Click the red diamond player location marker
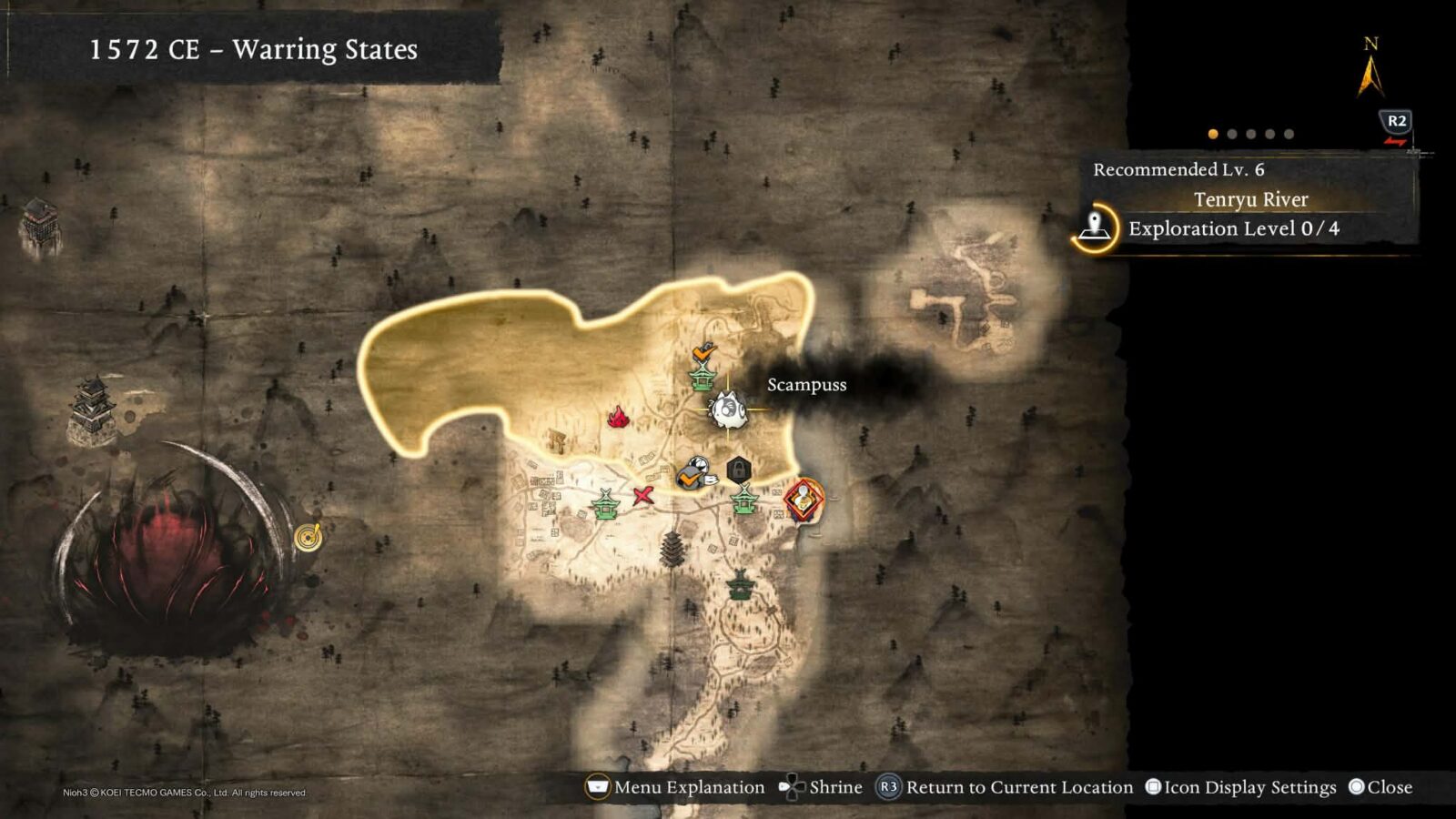 pyautogui.click(x=803, y=500)
